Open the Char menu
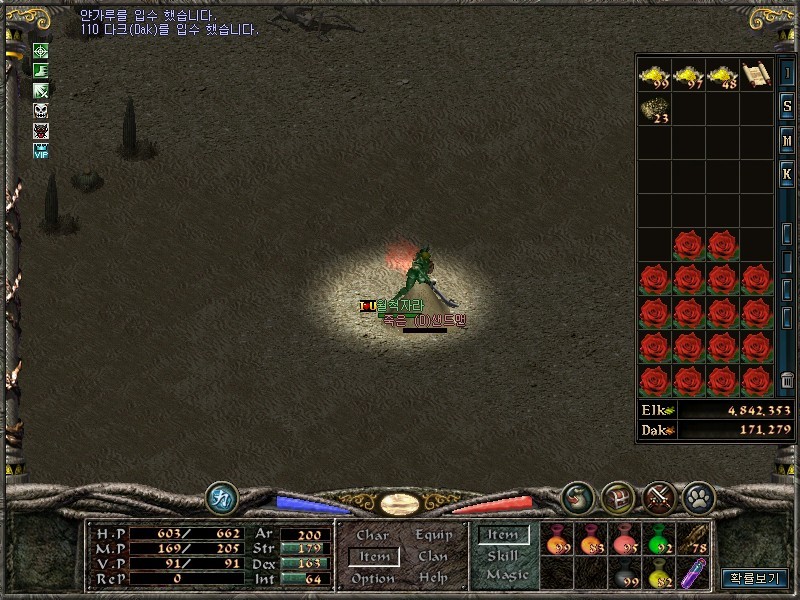Viewport: 800px width, 600px height. (372, 535)
